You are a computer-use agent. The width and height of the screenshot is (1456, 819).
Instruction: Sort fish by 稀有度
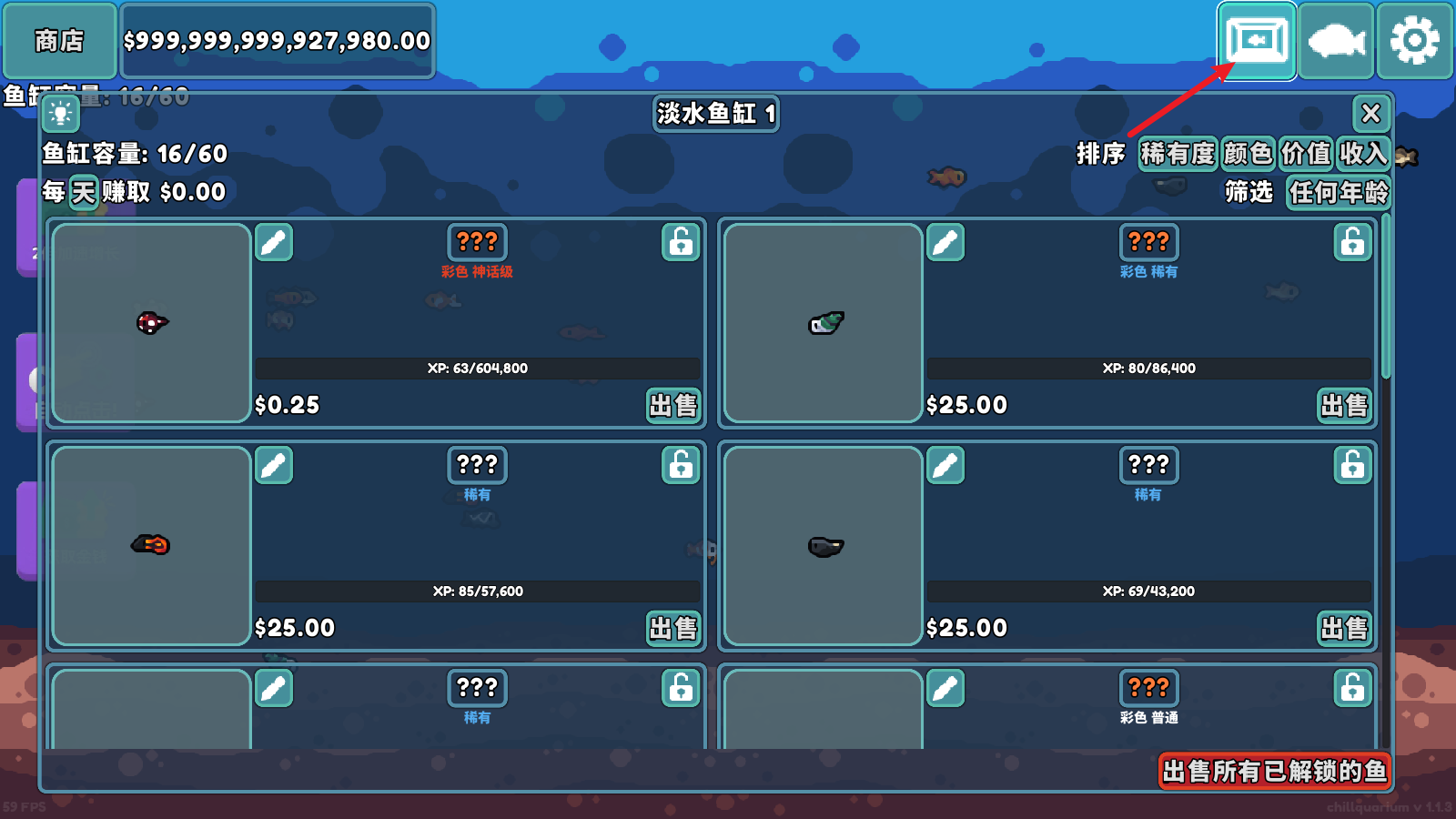(1178, 154)
